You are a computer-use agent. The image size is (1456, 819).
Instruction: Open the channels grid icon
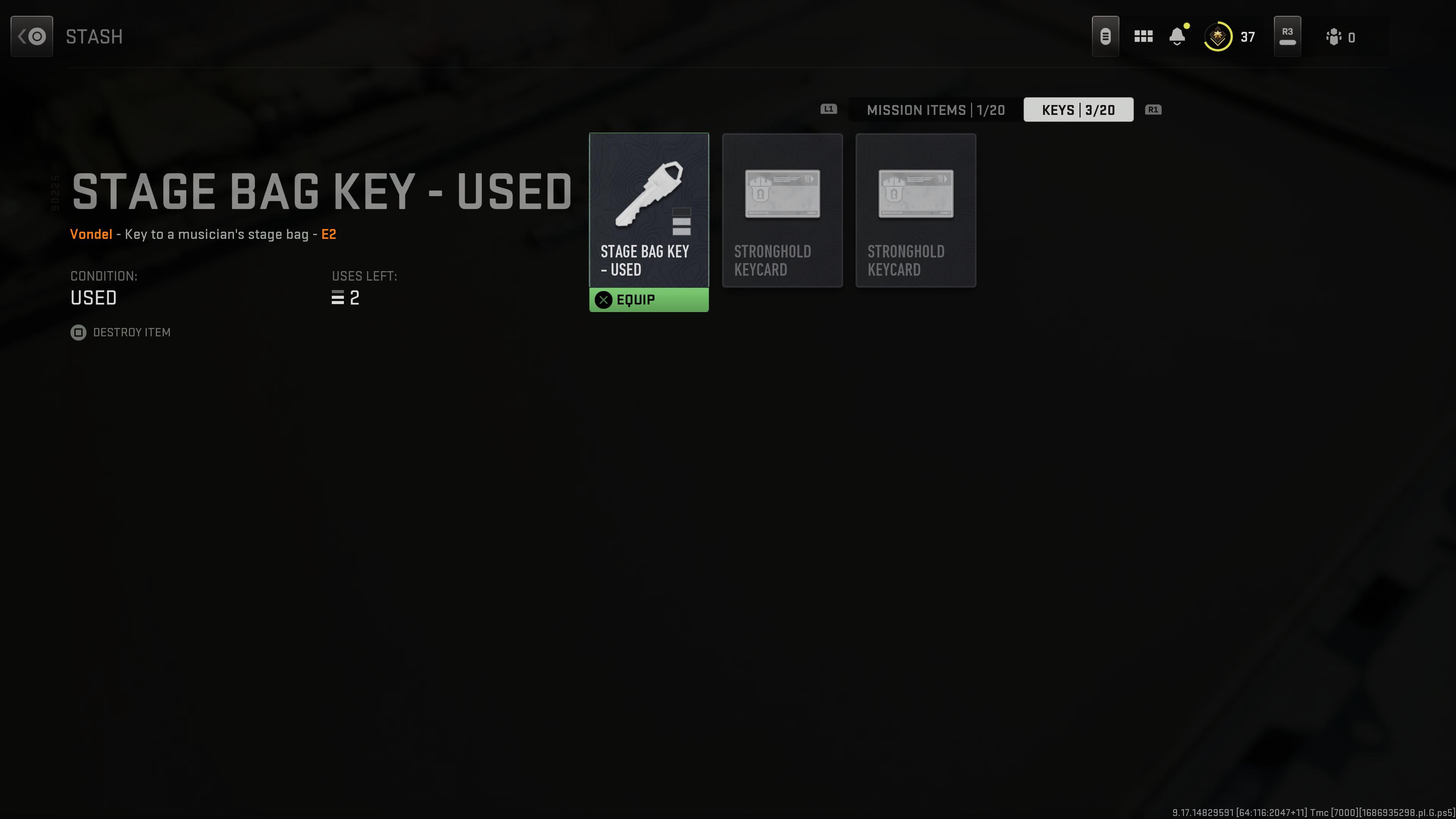(x=1144, y=36)
